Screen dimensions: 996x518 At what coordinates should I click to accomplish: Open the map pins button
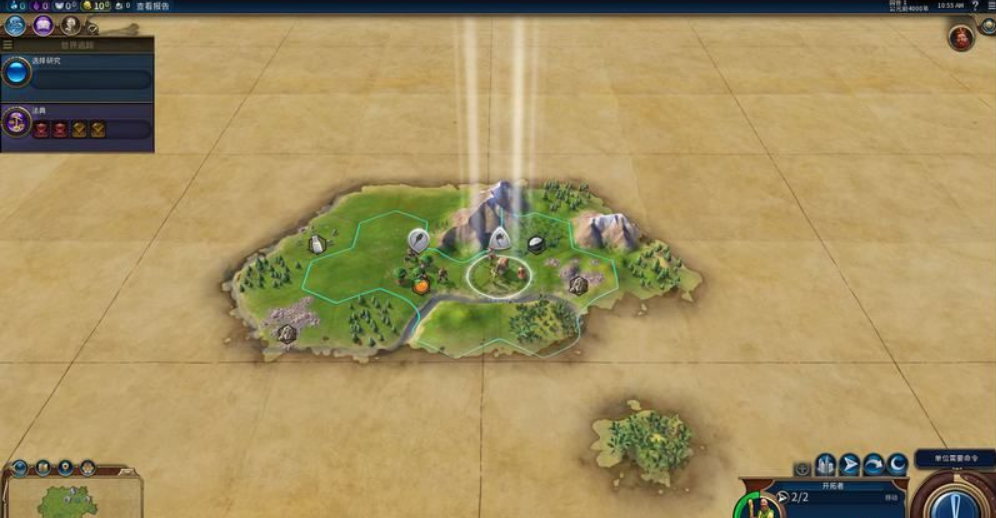pos(65,467)
